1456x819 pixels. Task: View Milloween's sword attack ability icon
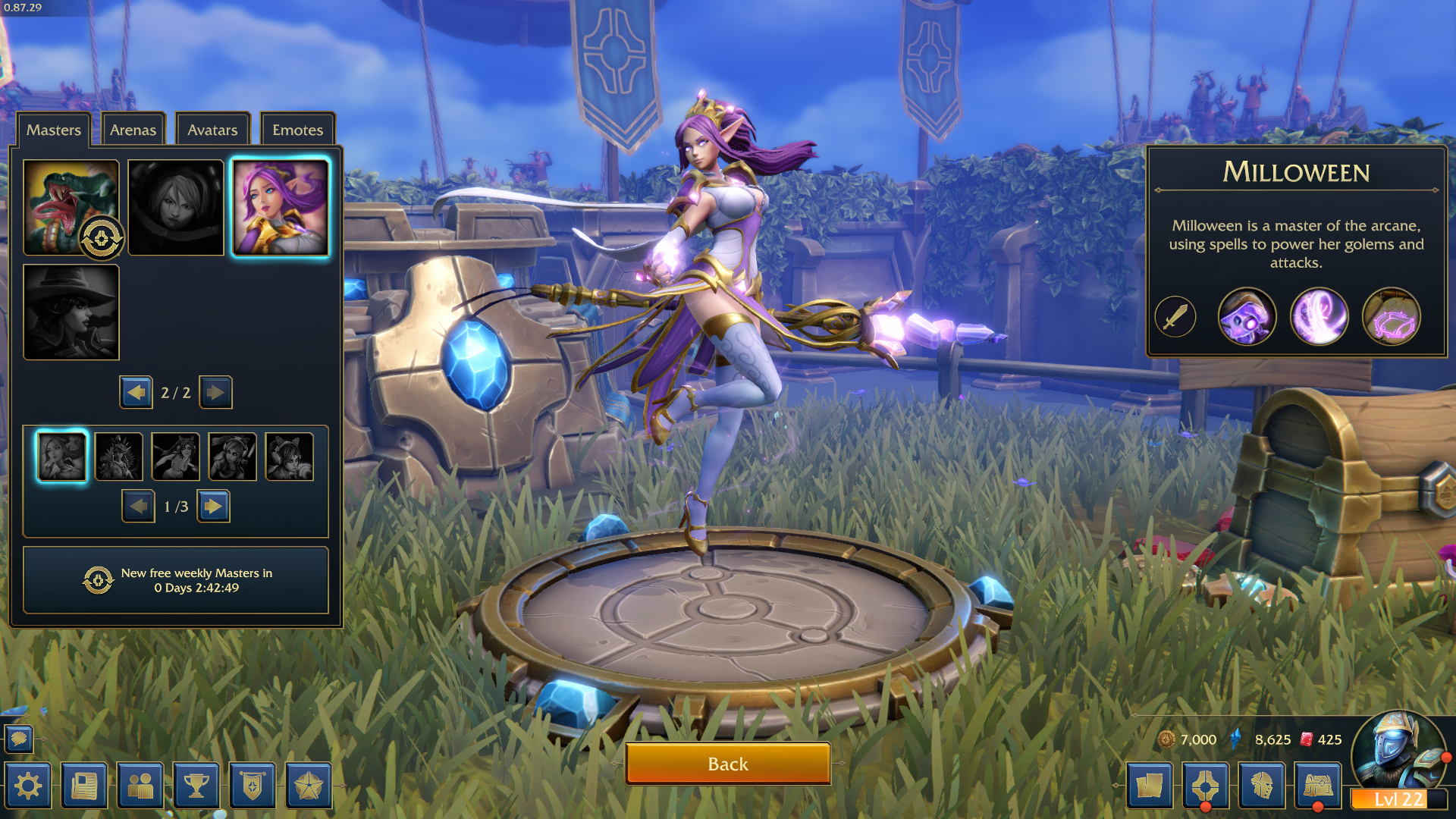pos(1174,317)
